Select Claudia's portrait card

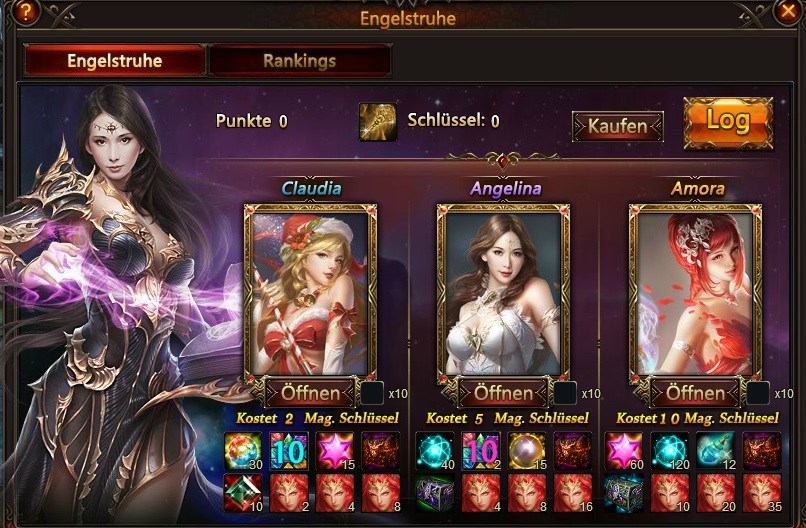pos(310,290)
